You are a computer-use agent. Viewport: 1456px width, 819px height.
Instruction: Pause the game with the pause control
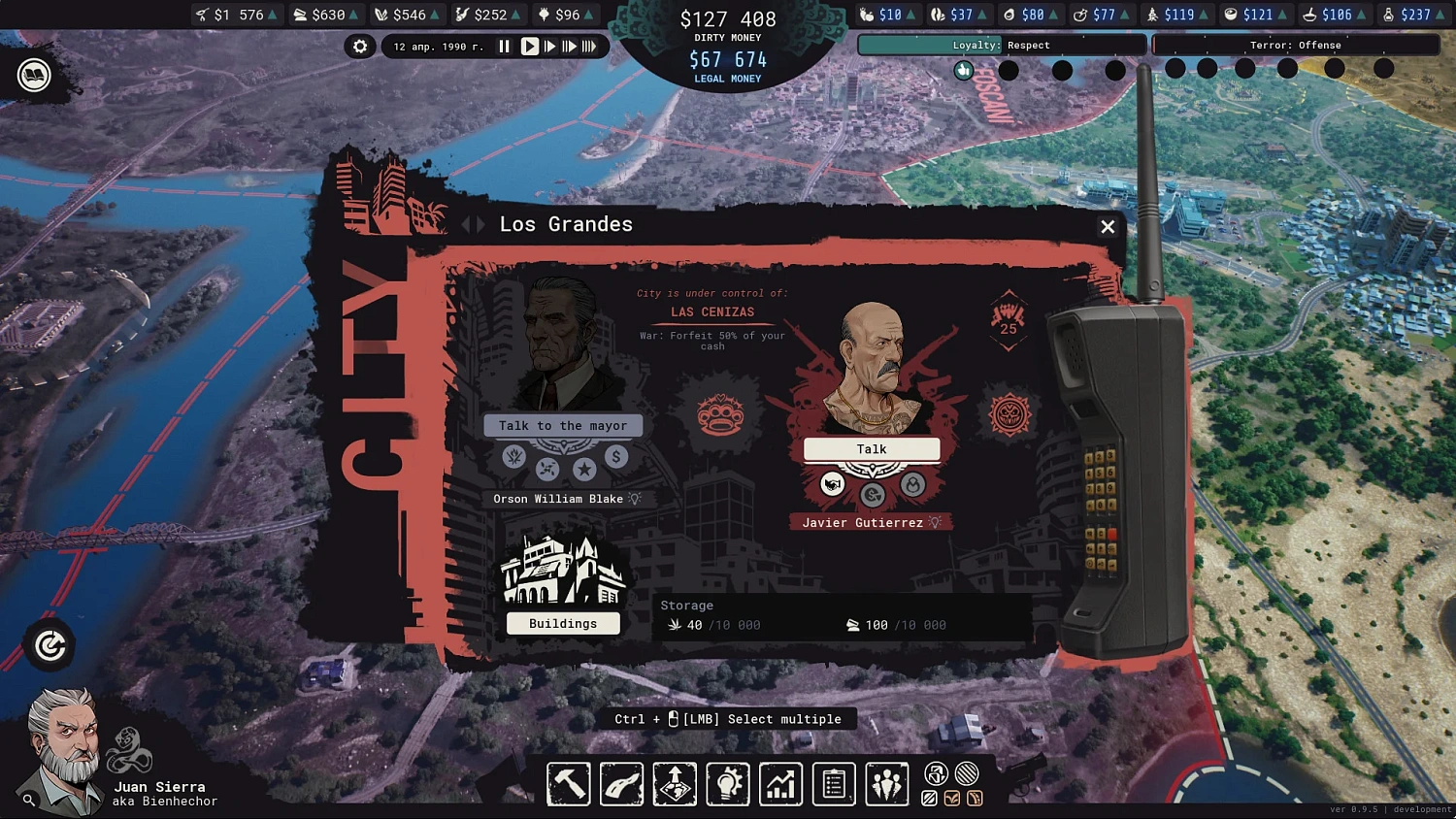click(505, 46)
